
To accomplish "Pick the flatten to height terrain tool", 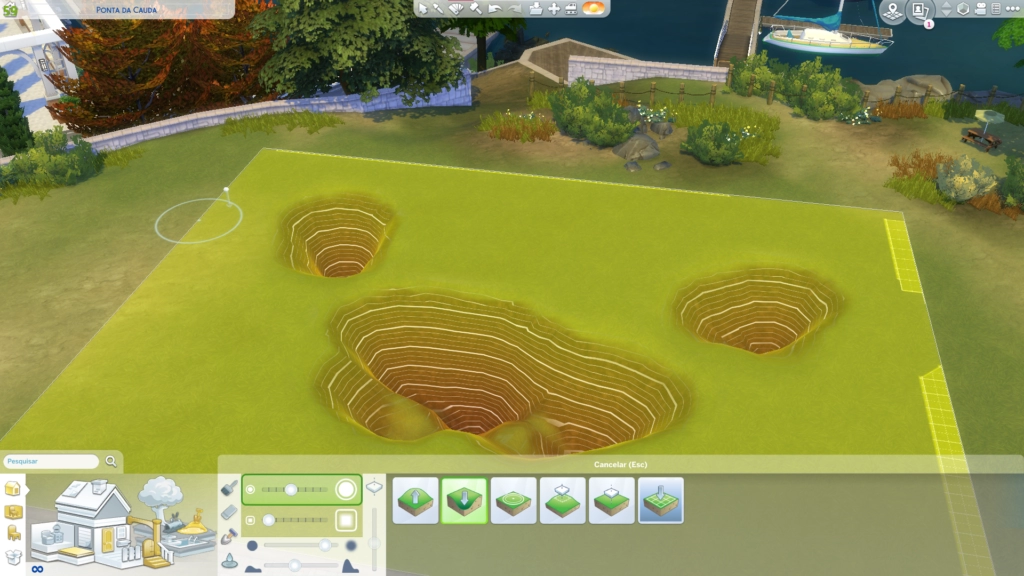I will (x=562, y=500).
